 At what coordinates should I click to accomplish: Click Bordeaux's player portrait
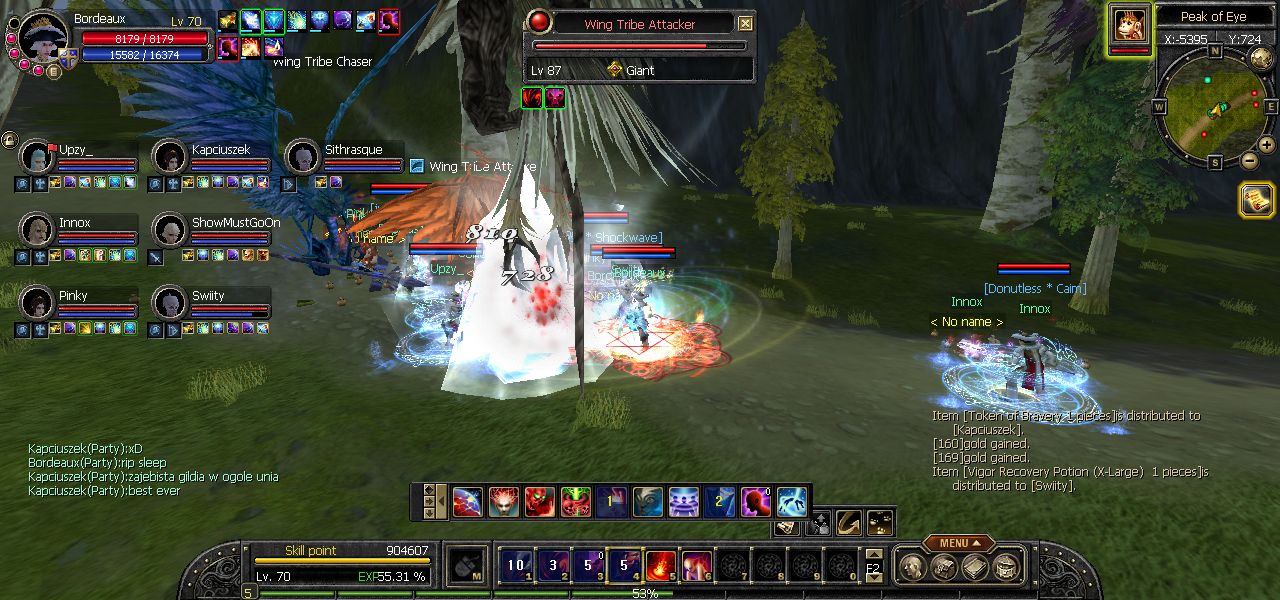[42, 37]
